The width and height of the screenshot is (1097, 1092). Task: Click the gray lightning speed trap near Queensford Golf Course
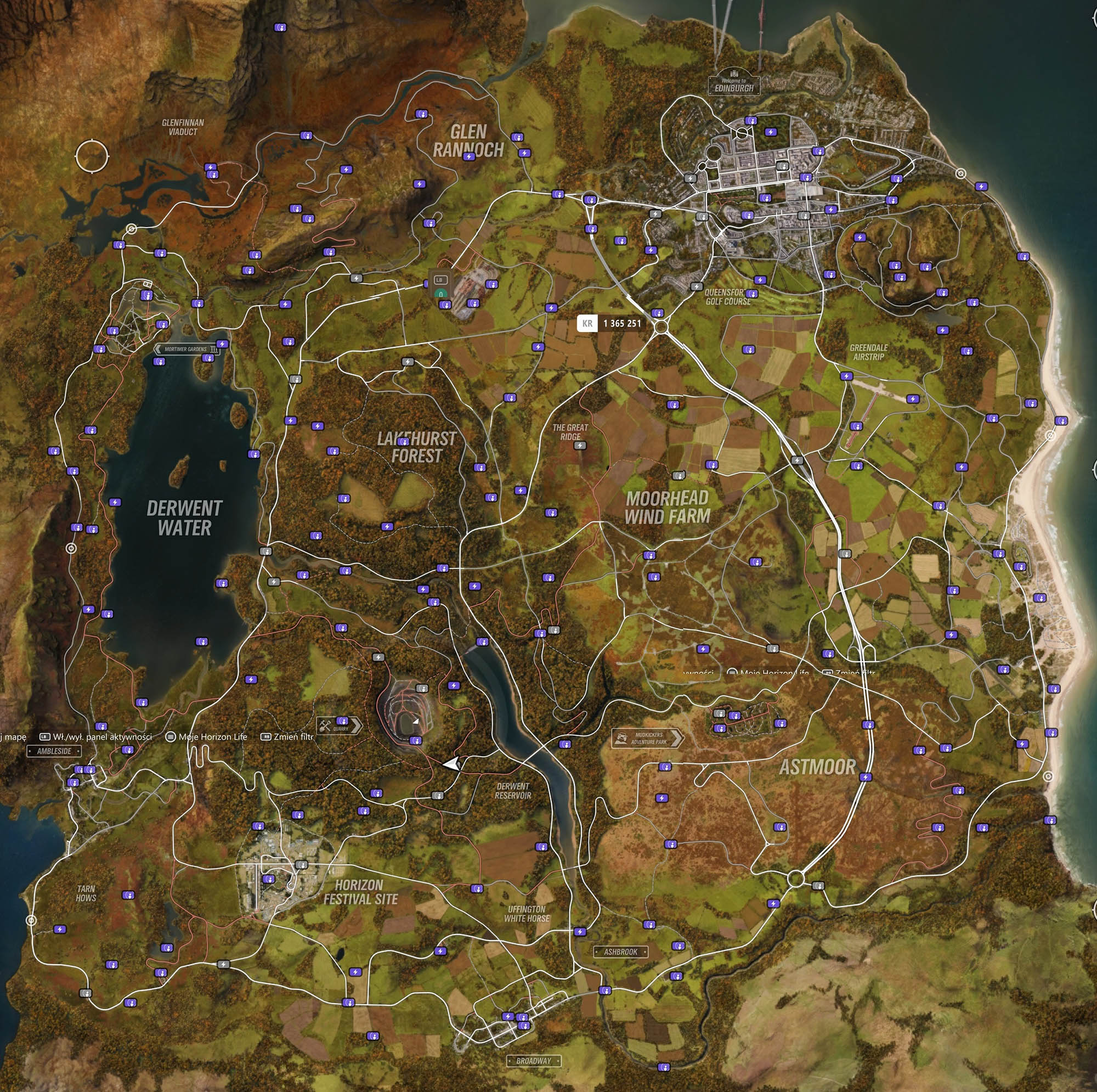tap(697, 287)
